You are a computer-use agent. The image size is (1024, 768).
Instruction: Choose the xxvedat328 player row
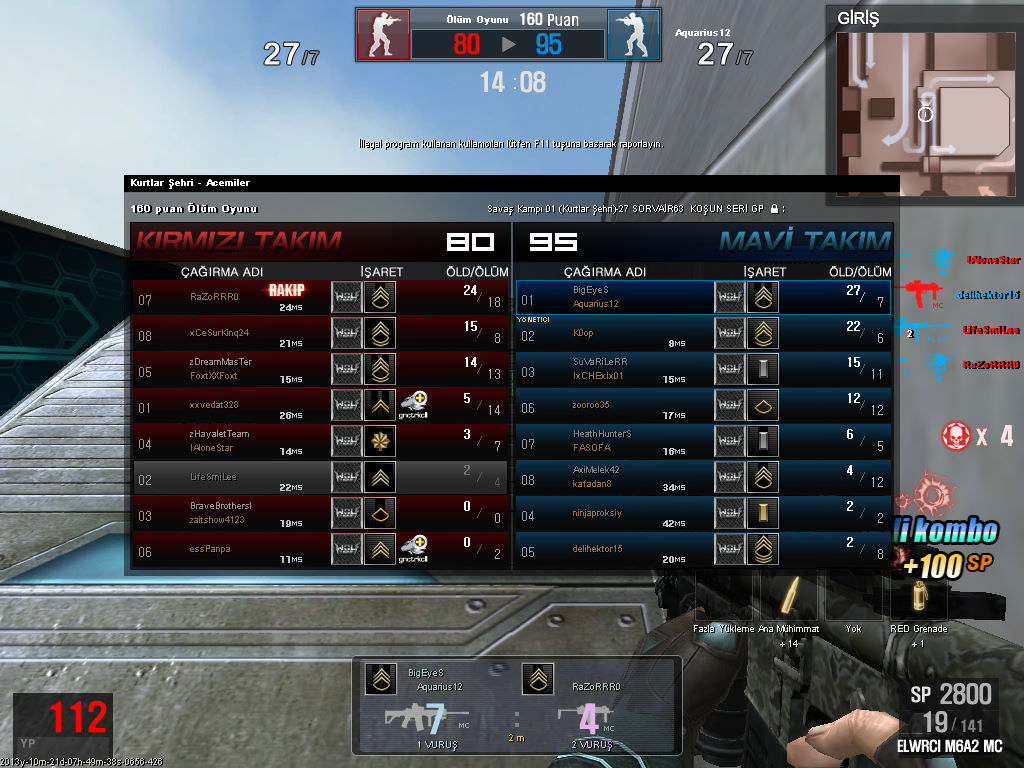pos(320,405)
